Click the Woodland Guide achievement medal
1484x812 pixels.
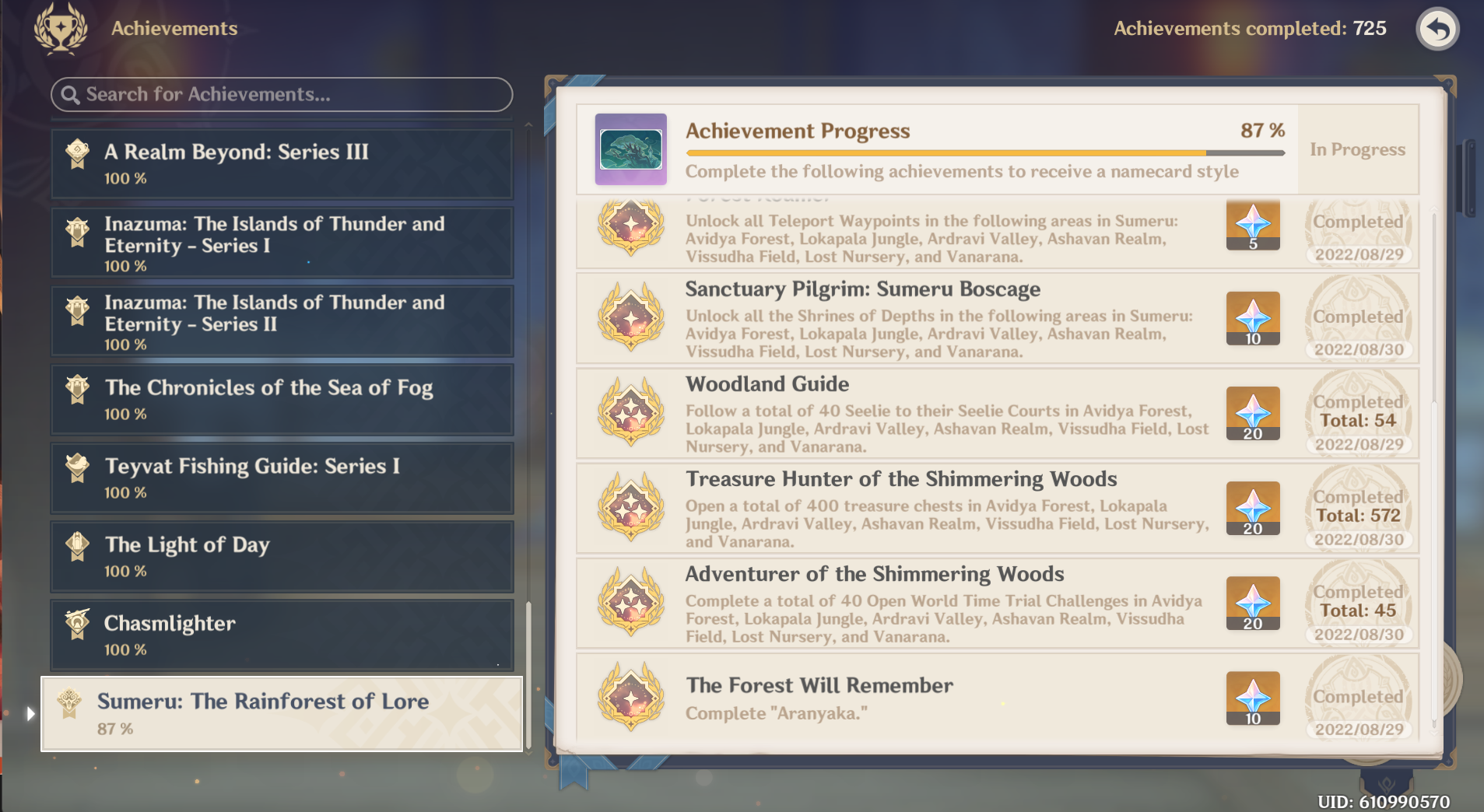coord(630,414)
